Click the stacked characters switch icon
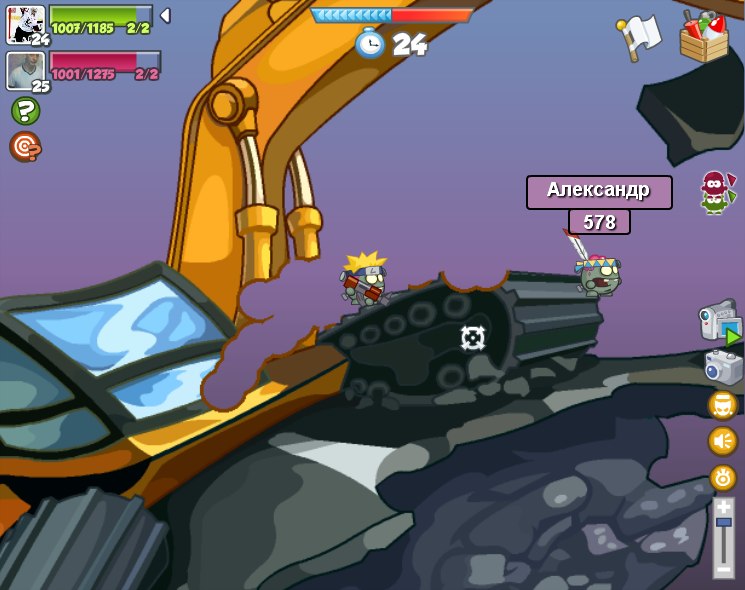745x590 pixels. [x=714, y=191]
